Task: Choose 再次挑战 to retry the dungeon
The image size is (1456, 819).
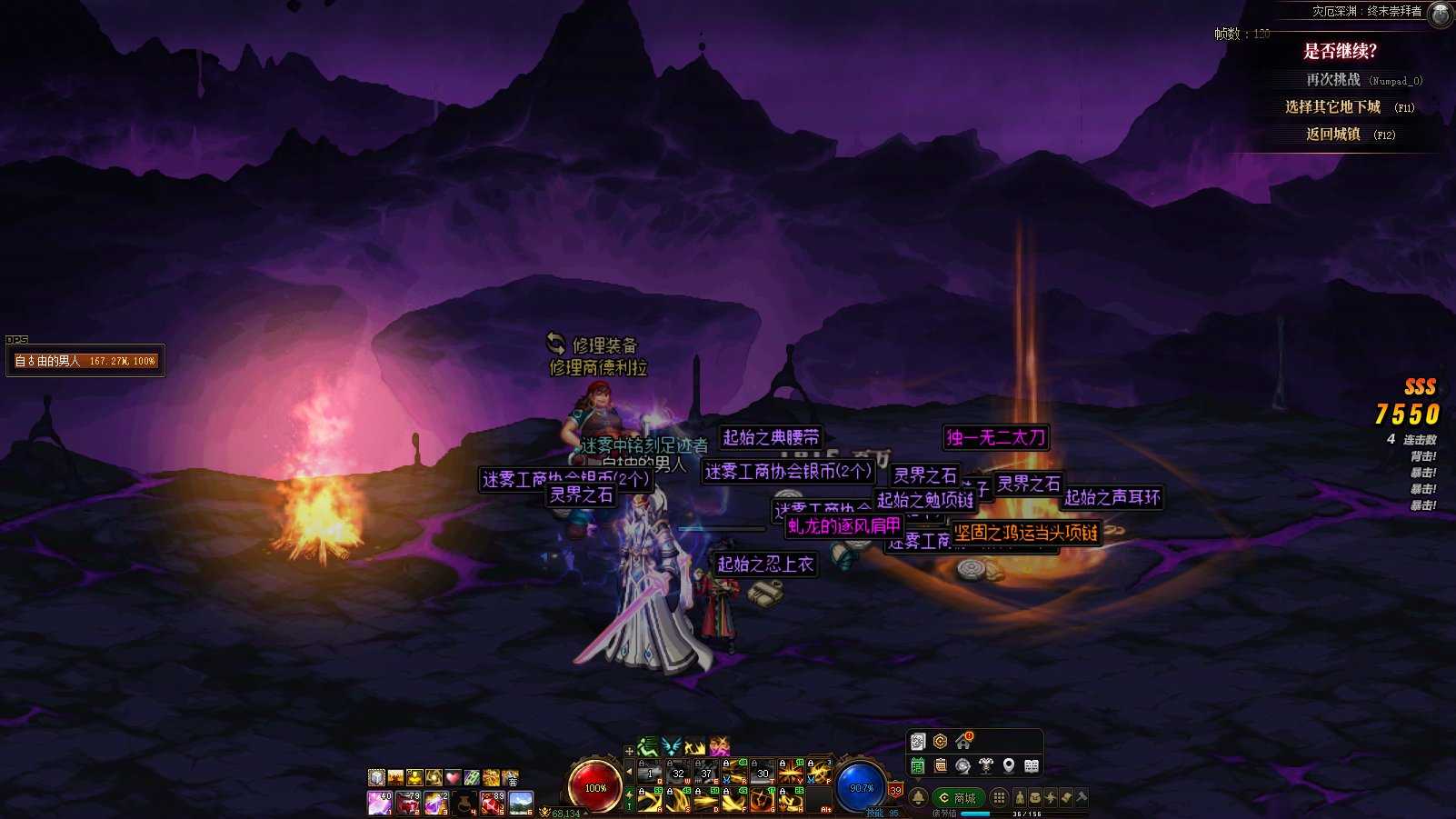Action: 1333,80
